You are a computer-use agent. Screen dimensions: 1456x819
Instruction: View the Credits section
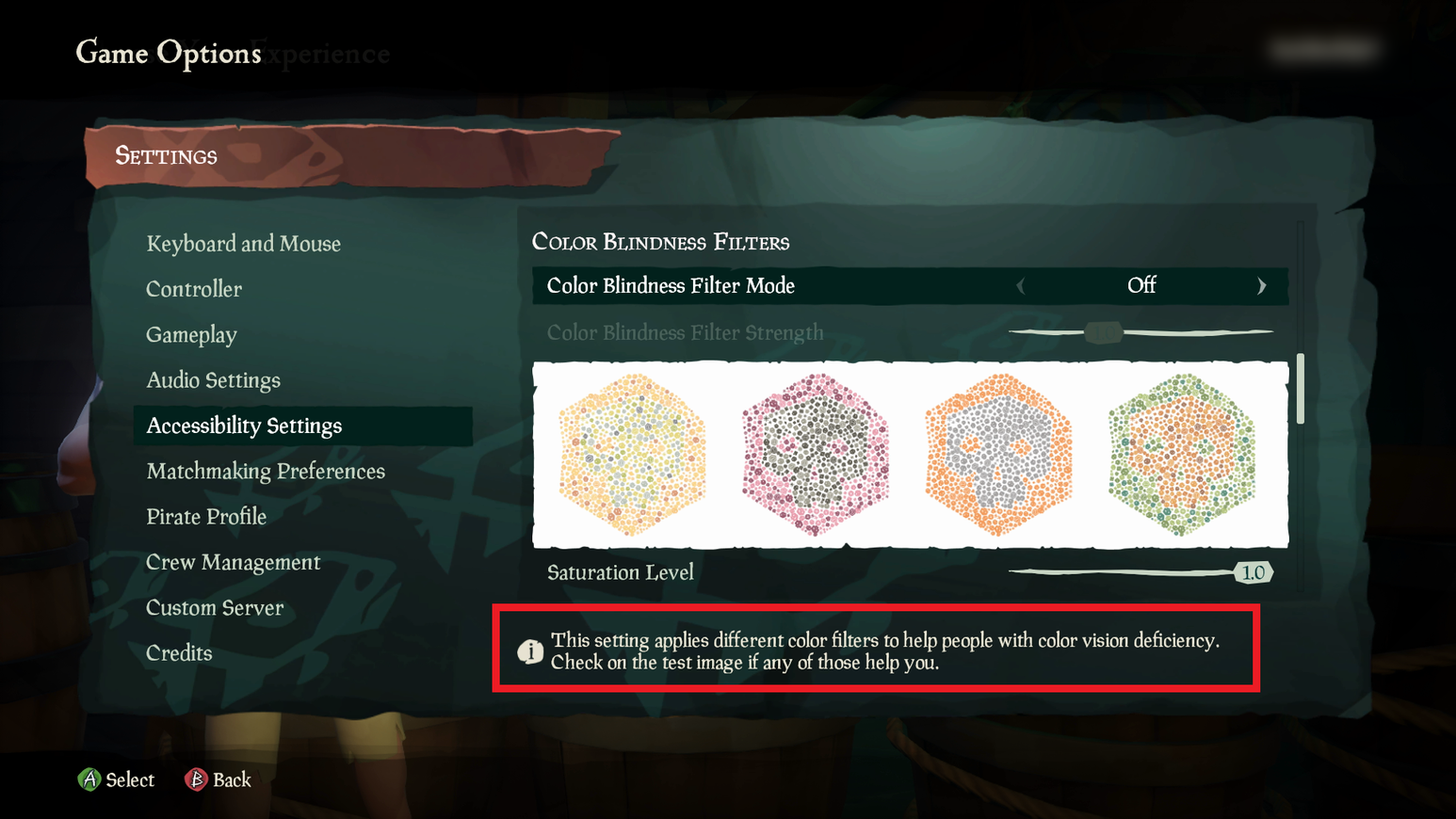tap(179, 652)
